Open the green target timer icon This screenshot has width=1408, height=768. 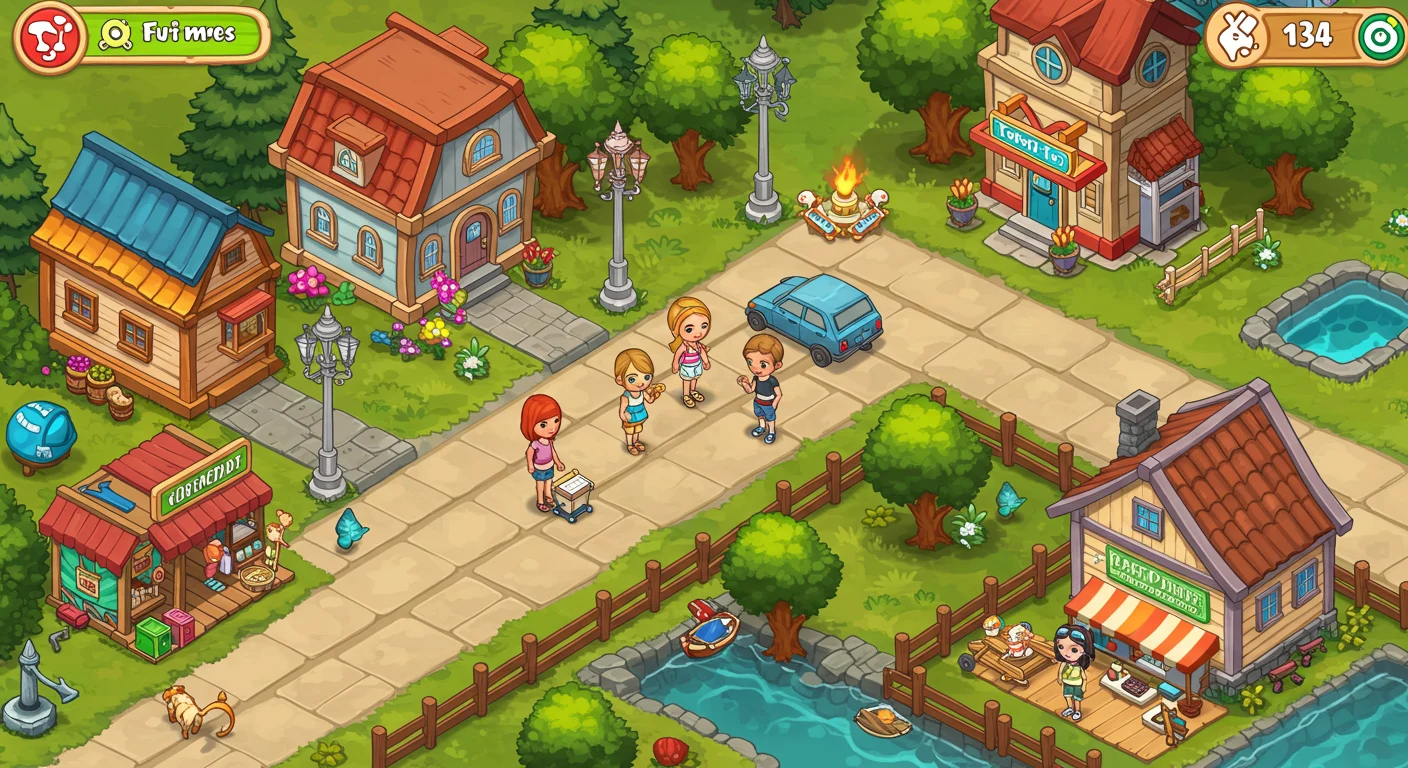click(1378, 35)
